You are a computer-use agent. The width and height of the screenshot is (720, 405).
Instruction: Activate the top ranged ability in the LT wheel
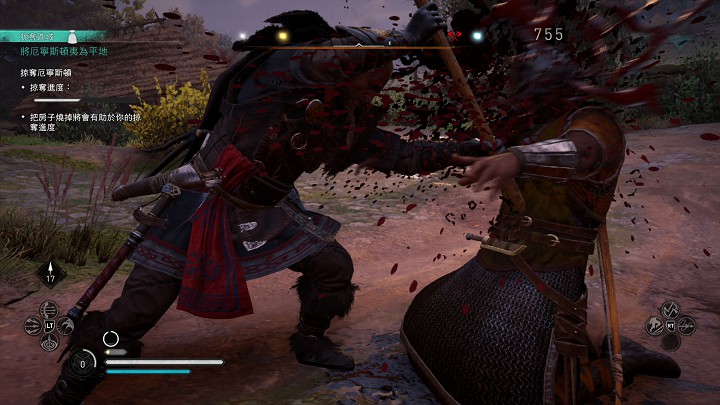click(50, 307)
